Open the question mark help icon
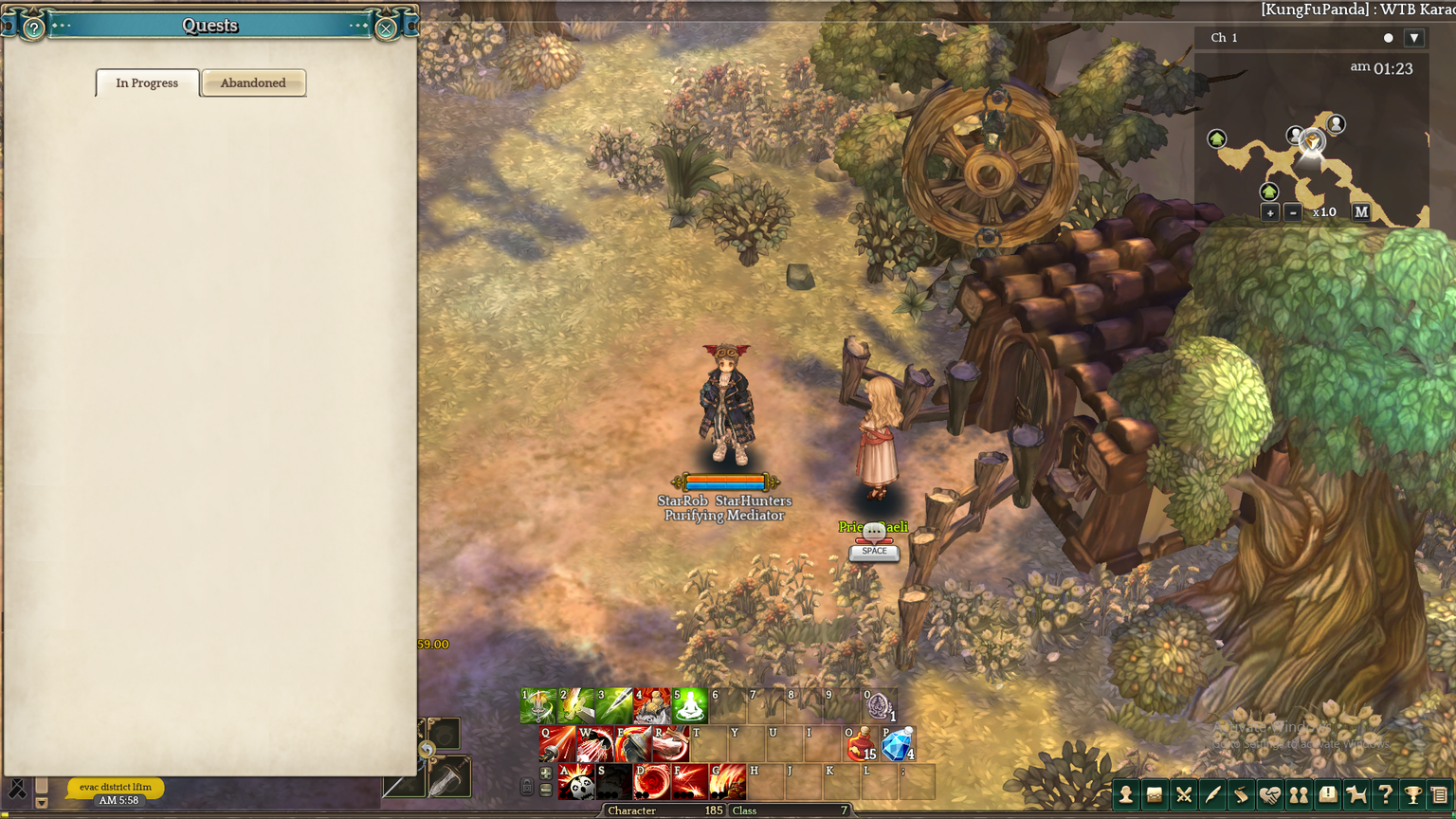The height and width of the screenshot is (819, 1456). [x=1385, y=794]
